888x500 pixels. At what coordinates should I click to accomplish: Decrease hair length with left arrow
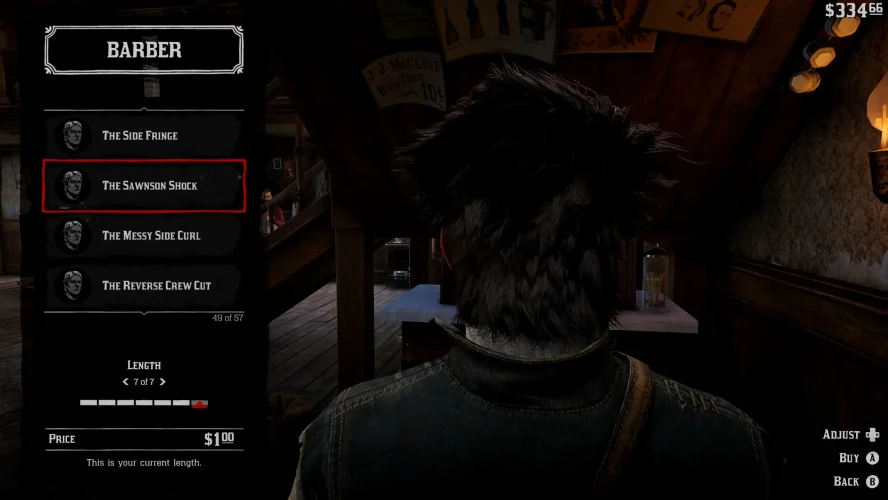point(125,382)
